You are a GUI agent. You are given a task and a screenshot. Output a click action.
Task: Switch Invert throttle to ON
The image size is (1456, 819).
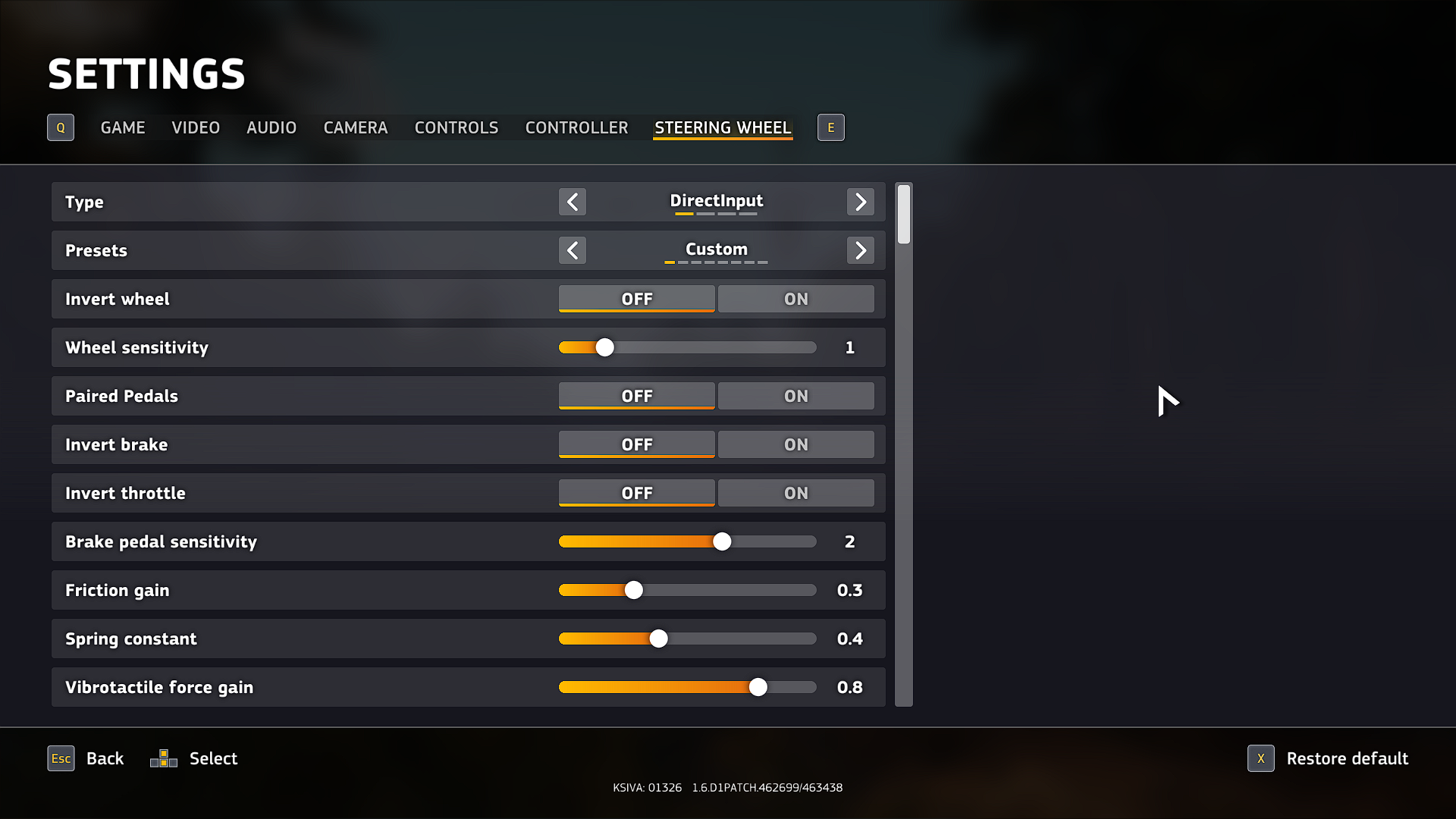(795, 492)
